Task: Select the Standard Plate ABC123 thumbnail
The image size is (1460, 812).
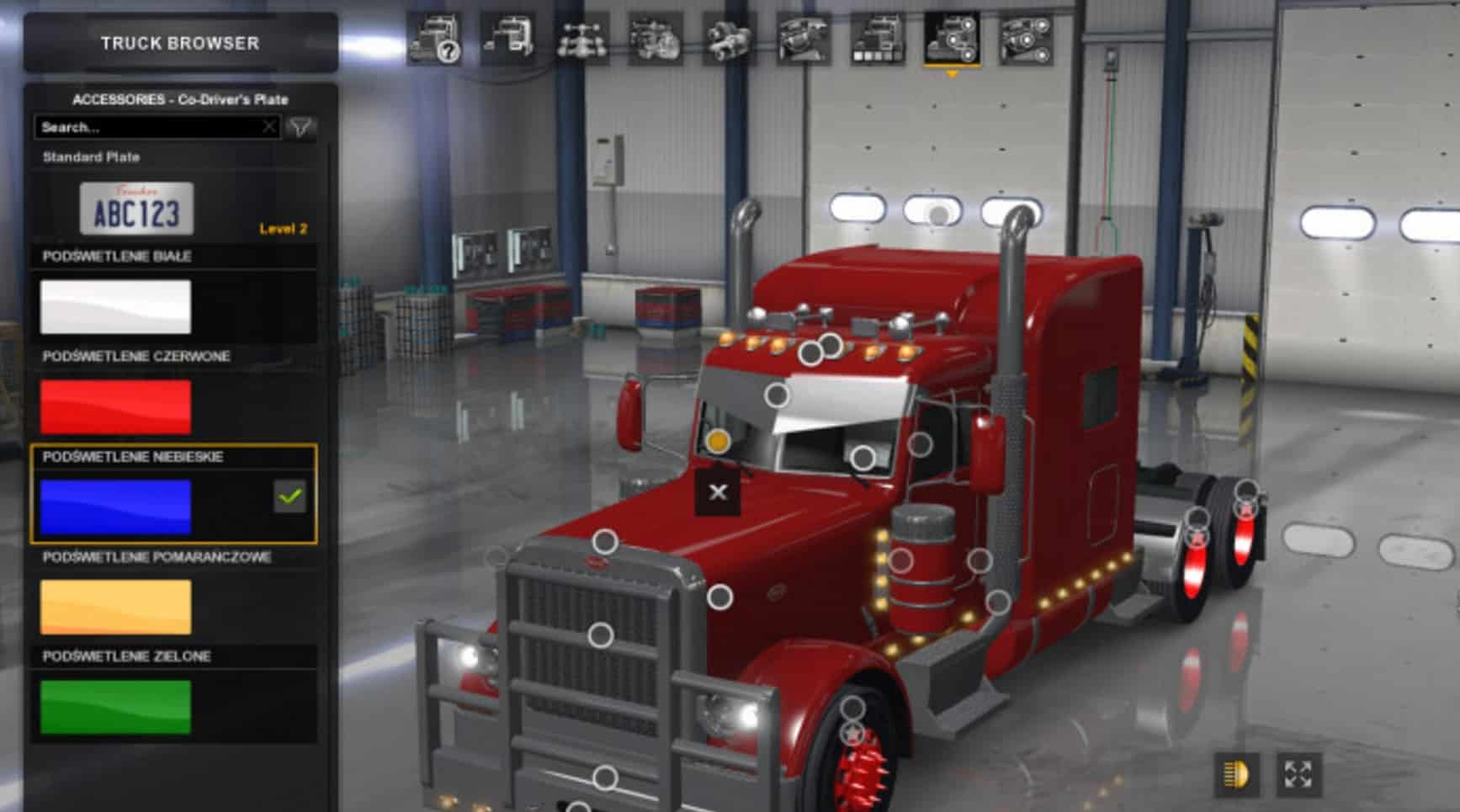Action: click(136, 210)
